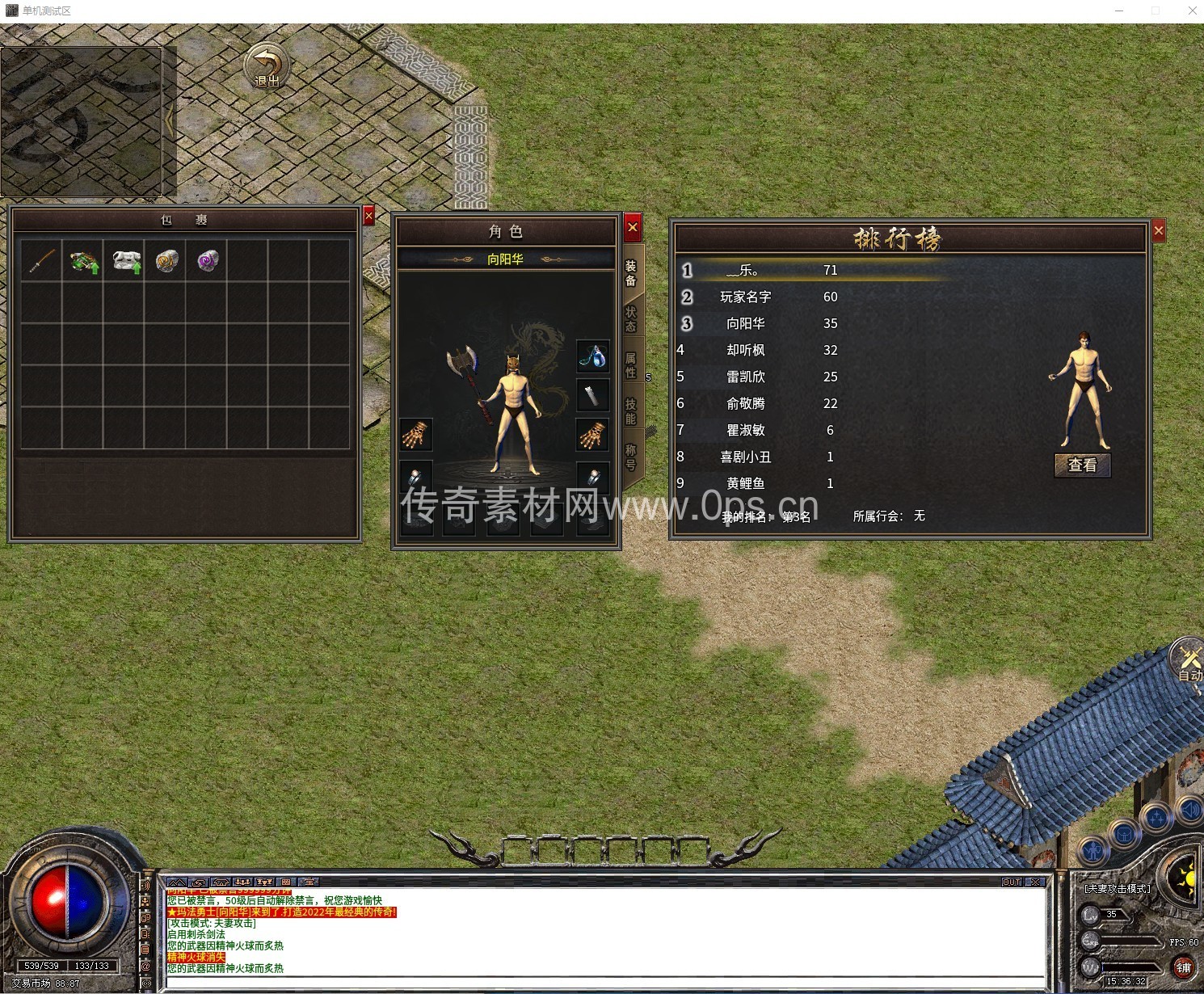Click the 退出 exit arrow button

pos(267,66)
